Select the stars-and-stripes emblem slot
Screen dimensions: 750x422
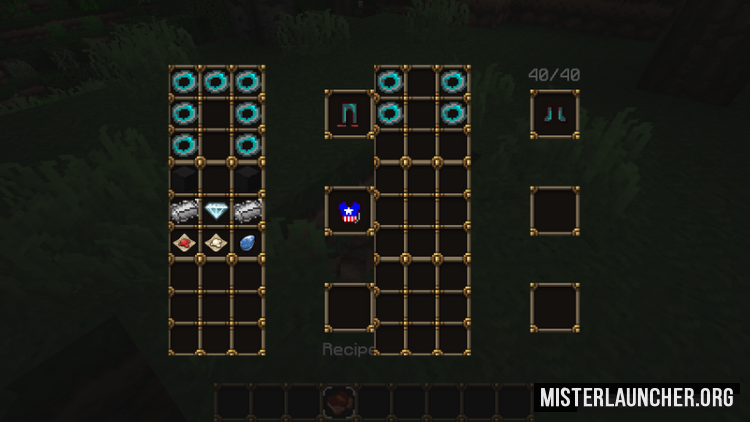349,211
